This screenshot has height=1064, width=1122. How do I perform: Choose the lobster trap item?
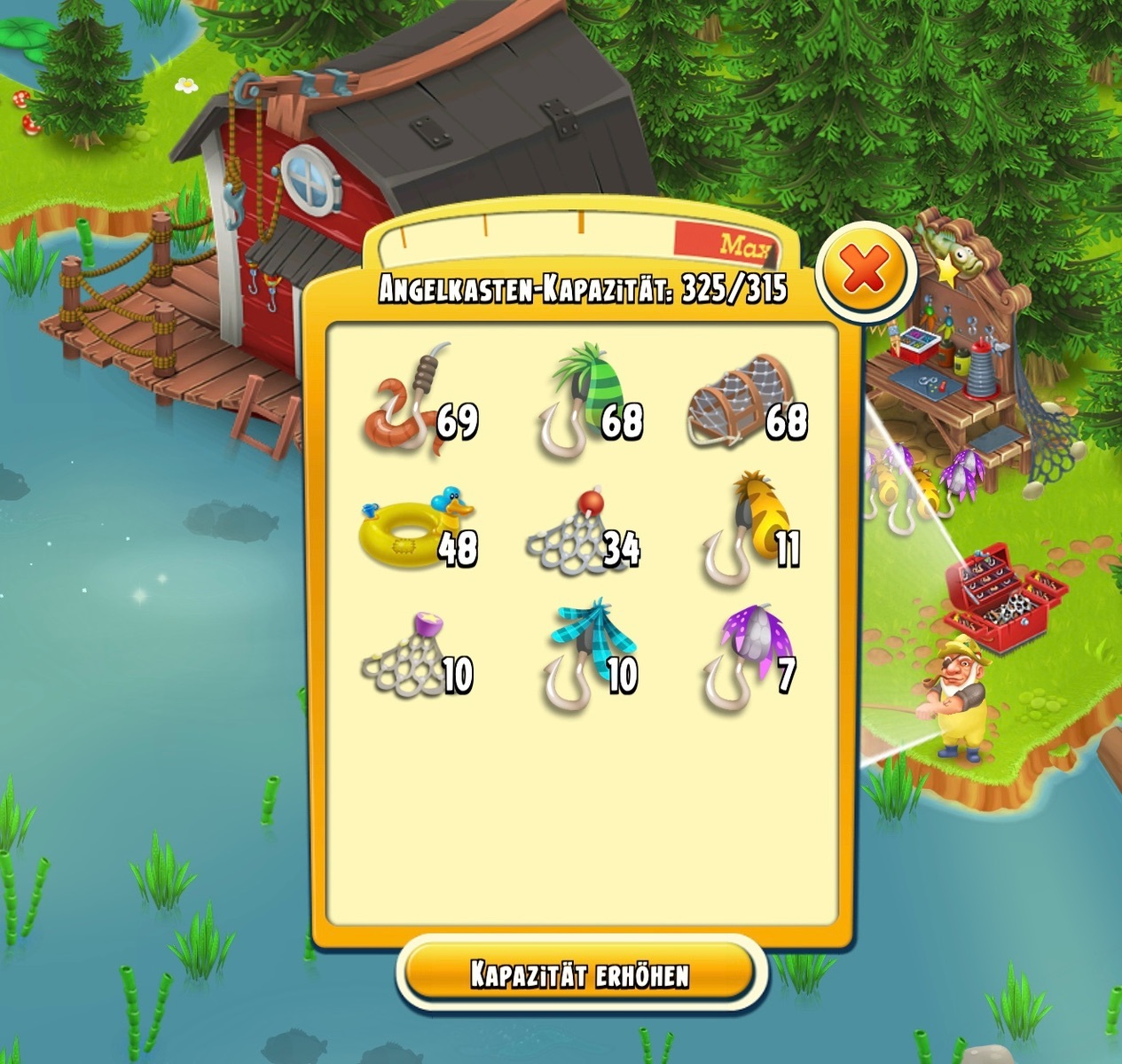click(737, 403)
